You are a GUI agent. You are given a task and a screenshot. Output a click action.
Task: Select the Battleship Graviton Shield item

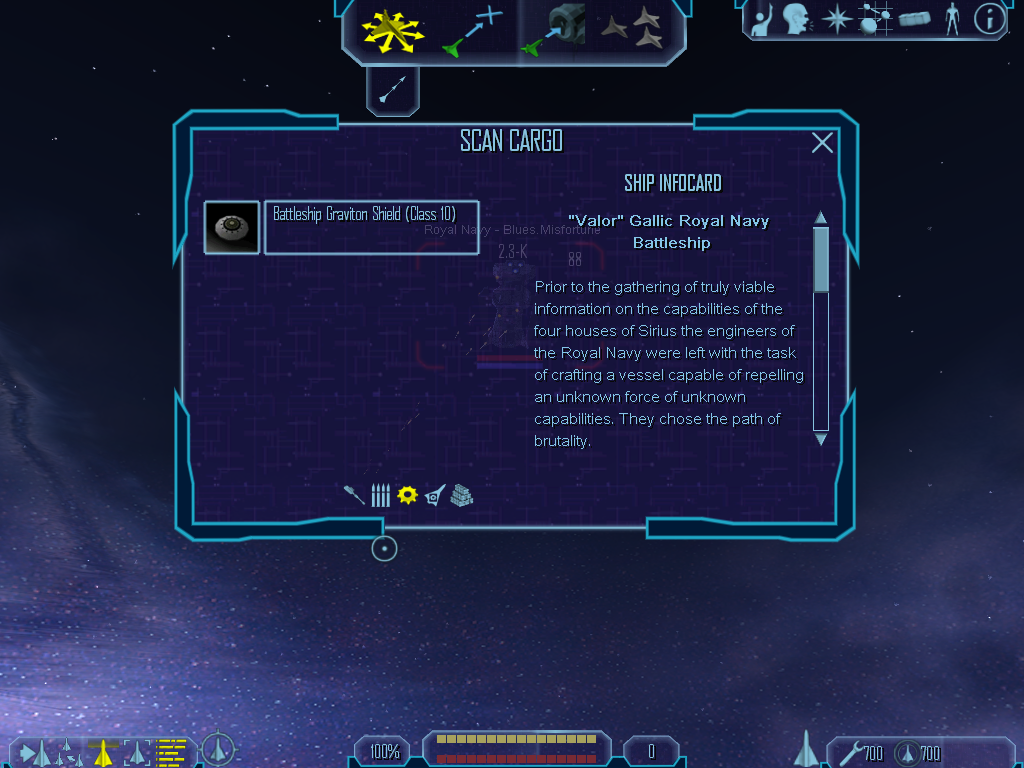point(371,228)
